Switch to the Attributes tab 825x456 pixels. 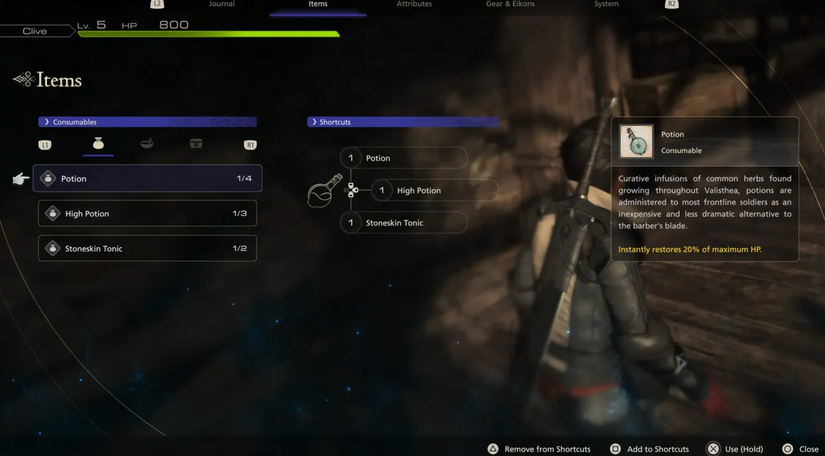coord(414,5)
